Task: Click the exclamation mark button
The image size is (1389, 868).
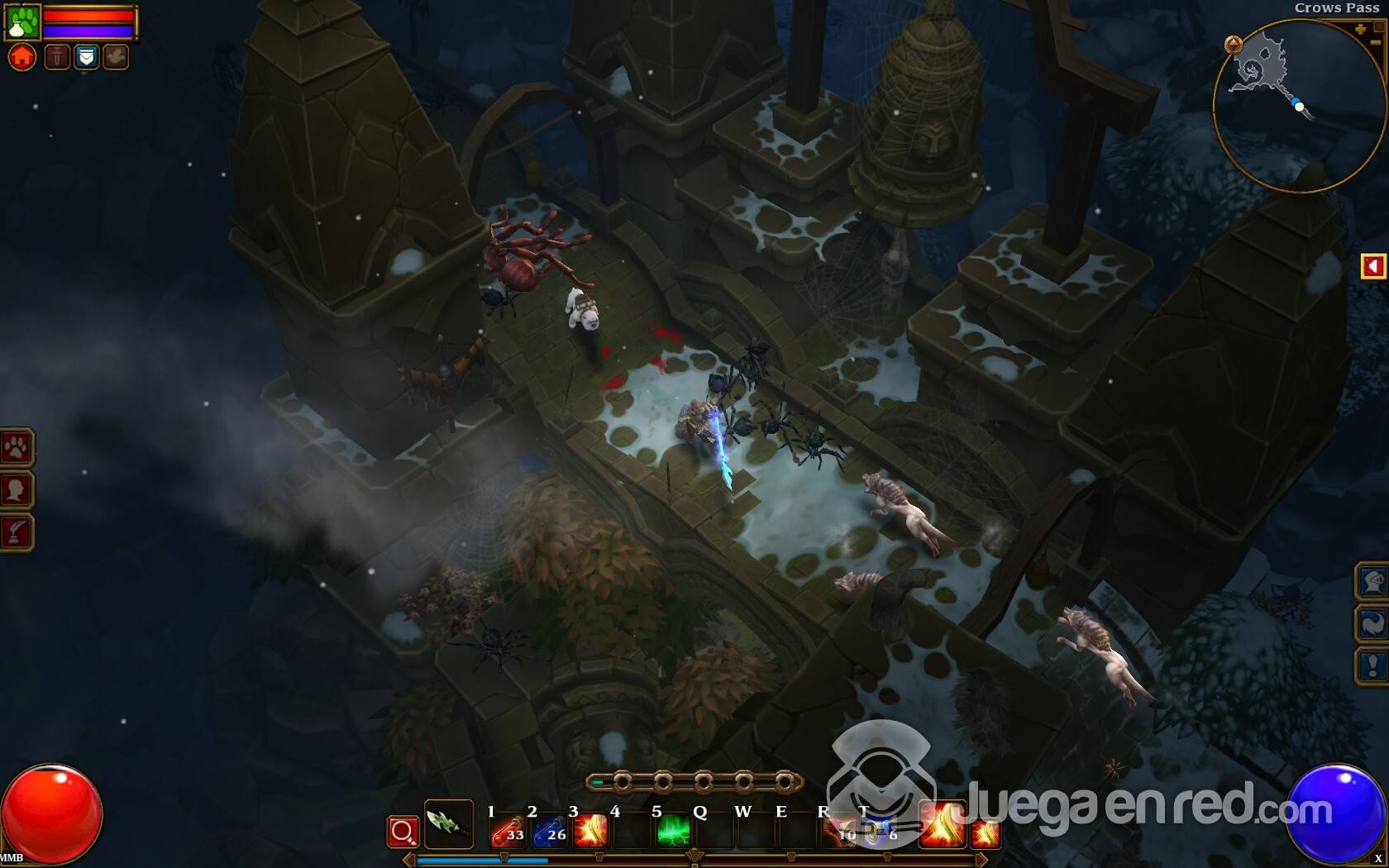Action: click(x=1372, y=665)
